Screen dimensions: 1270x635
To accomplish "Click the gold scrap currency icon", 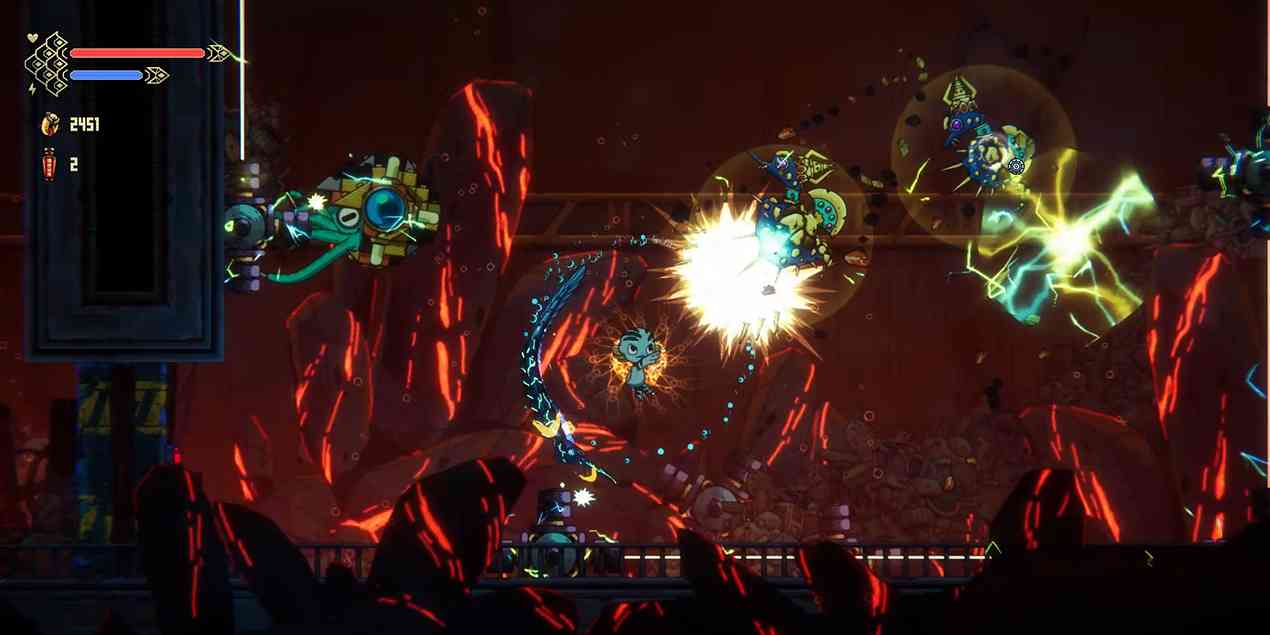I will 49,124.
